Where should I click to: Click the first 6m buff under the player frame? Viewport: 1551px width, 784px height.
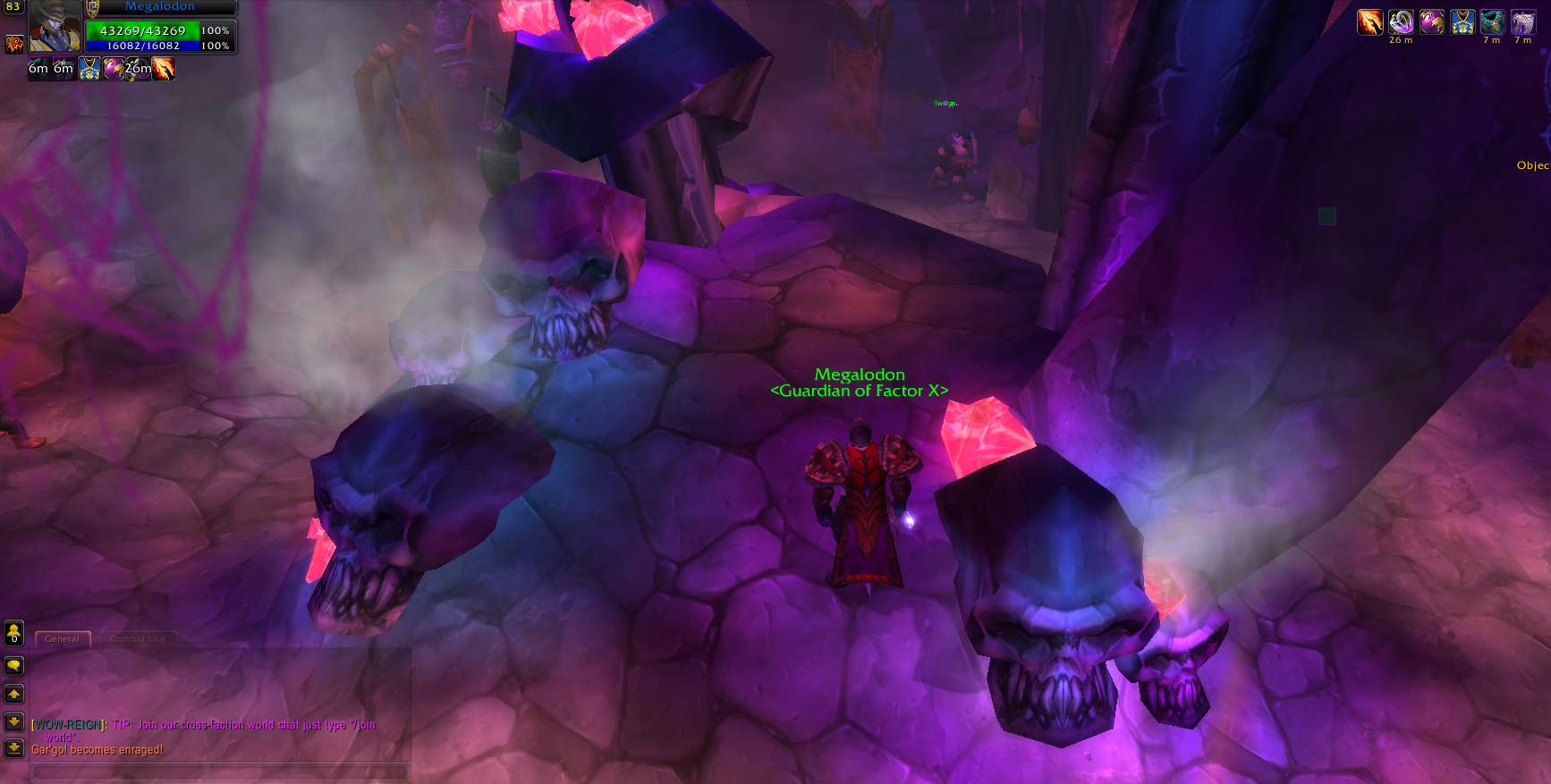(39, 68)
